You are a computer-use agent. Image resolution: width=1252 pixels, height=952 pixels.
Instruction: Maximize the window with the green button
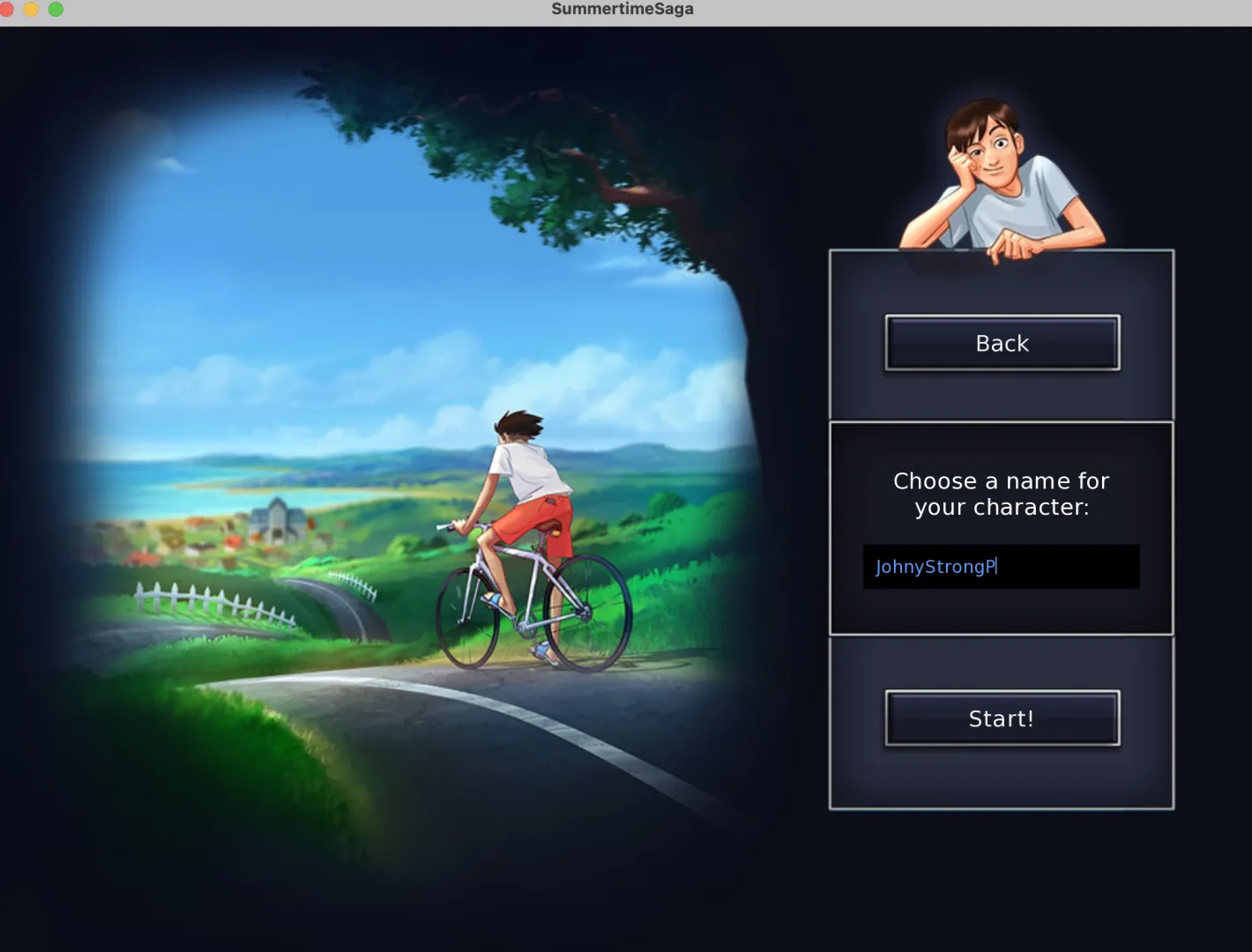56,10
